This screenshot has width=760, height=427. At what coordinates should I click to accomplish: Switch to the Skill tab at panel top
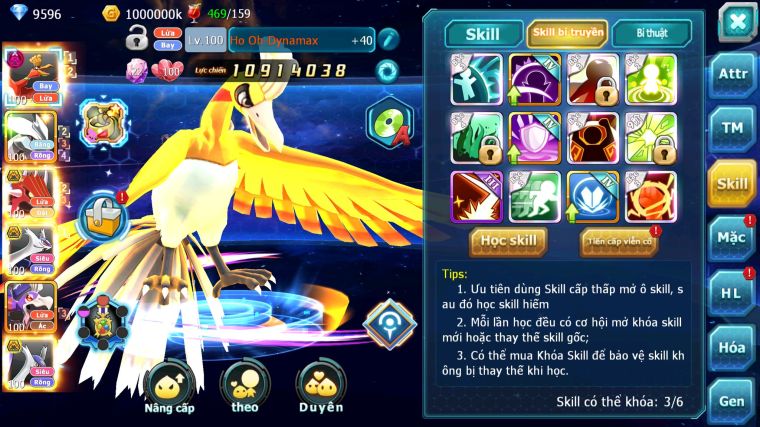[484, 34]
